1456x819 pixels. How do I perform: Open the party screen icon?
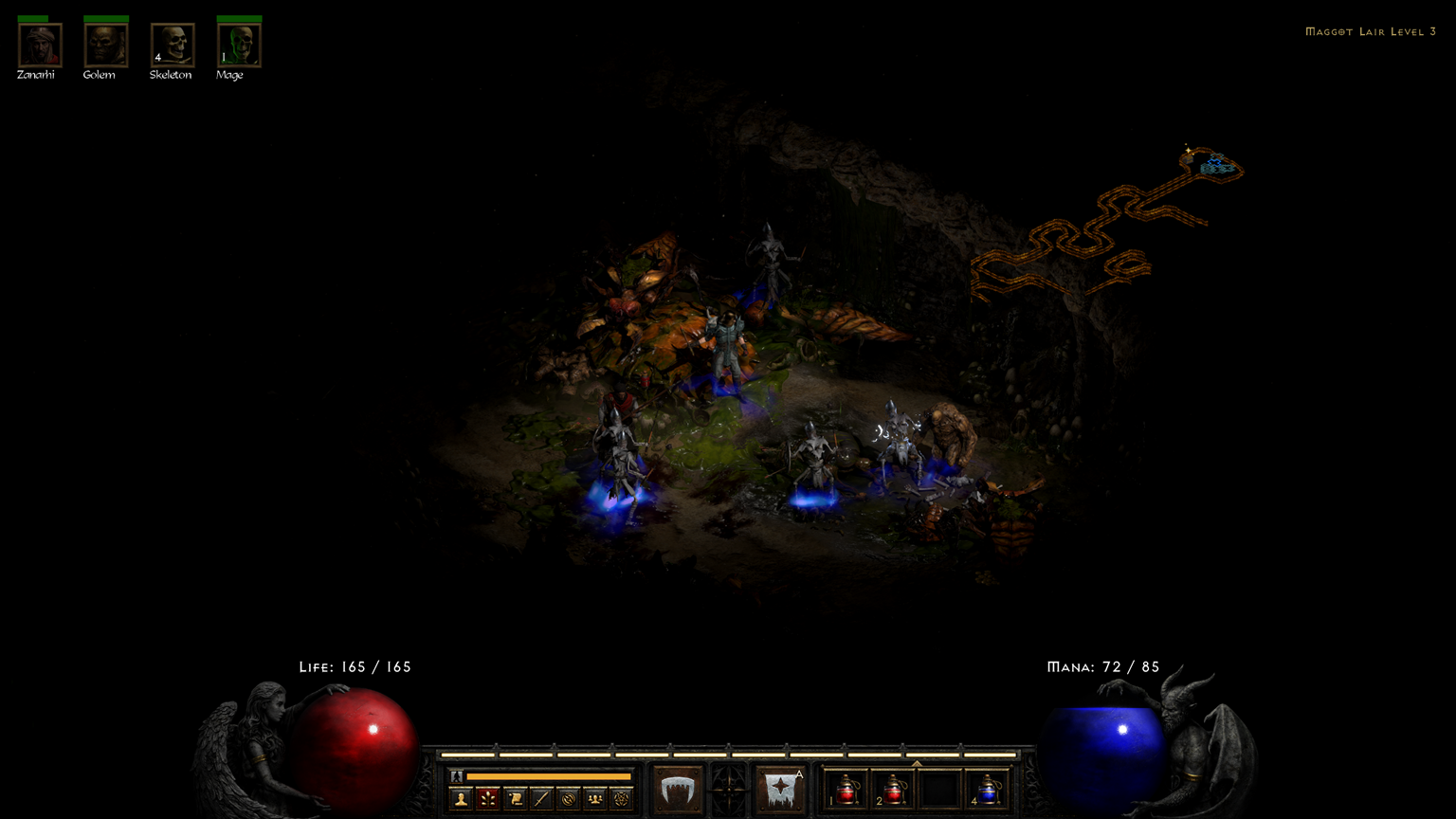593,797
